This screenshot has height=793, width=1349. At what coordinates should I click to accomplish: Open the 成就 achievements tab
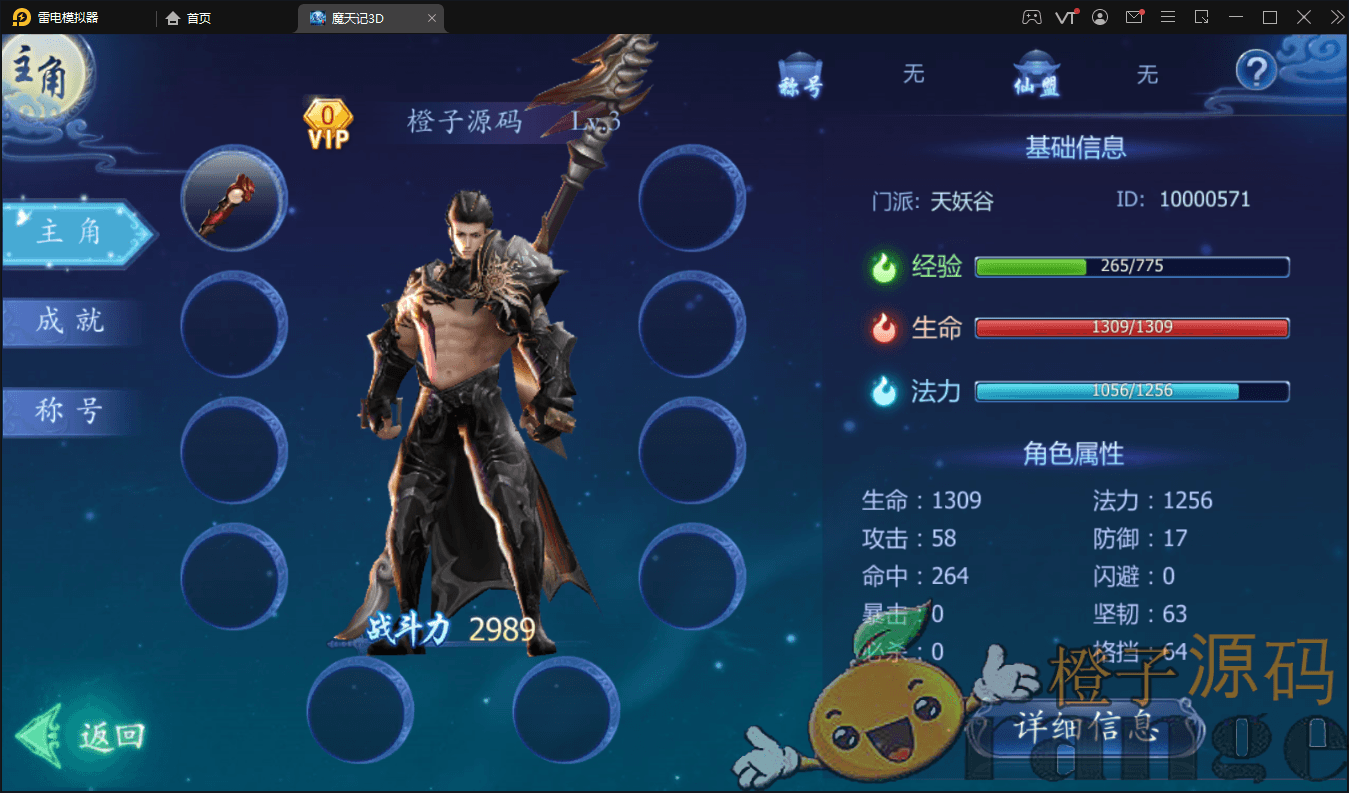pyautogui.click(x=70, y=322)
